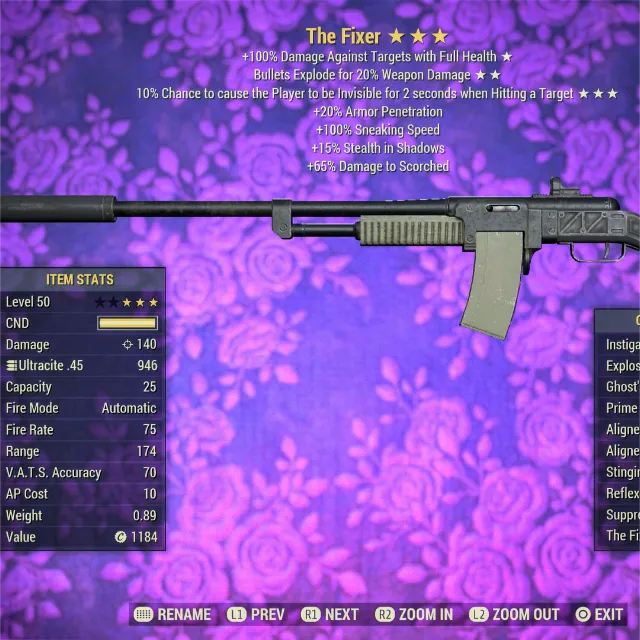The image size is (640, 640).
Task: Select Zoom Out on the weapon
Action: pos(516,614)
